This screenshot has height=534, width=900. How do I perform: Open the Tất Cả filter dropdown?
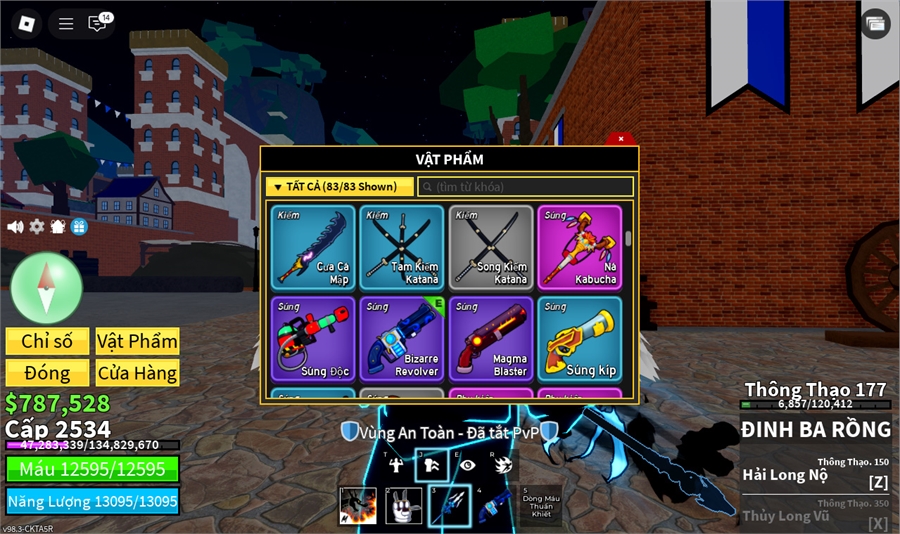point(340,187)
